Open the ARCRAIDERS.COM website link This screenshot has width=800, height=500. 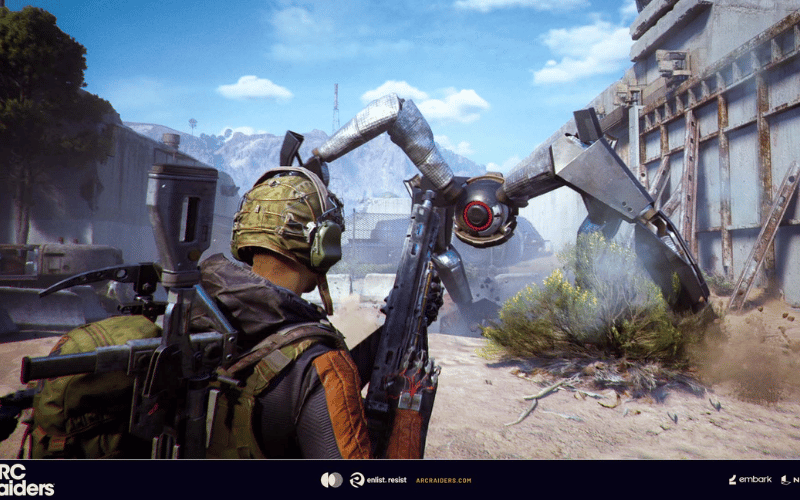pos(443,480)
